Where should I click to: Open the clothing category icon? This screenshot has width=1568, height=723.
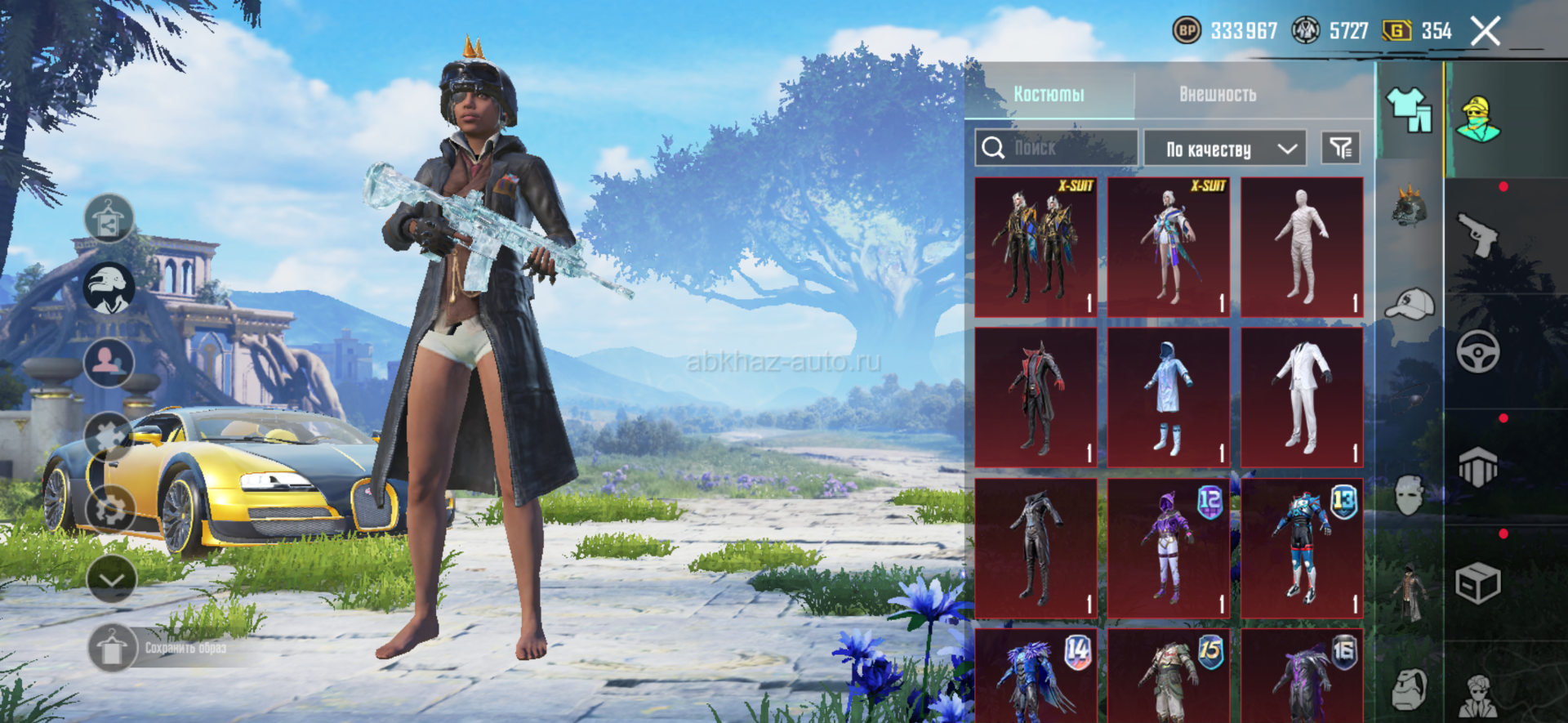click(x=1409, y=110)
